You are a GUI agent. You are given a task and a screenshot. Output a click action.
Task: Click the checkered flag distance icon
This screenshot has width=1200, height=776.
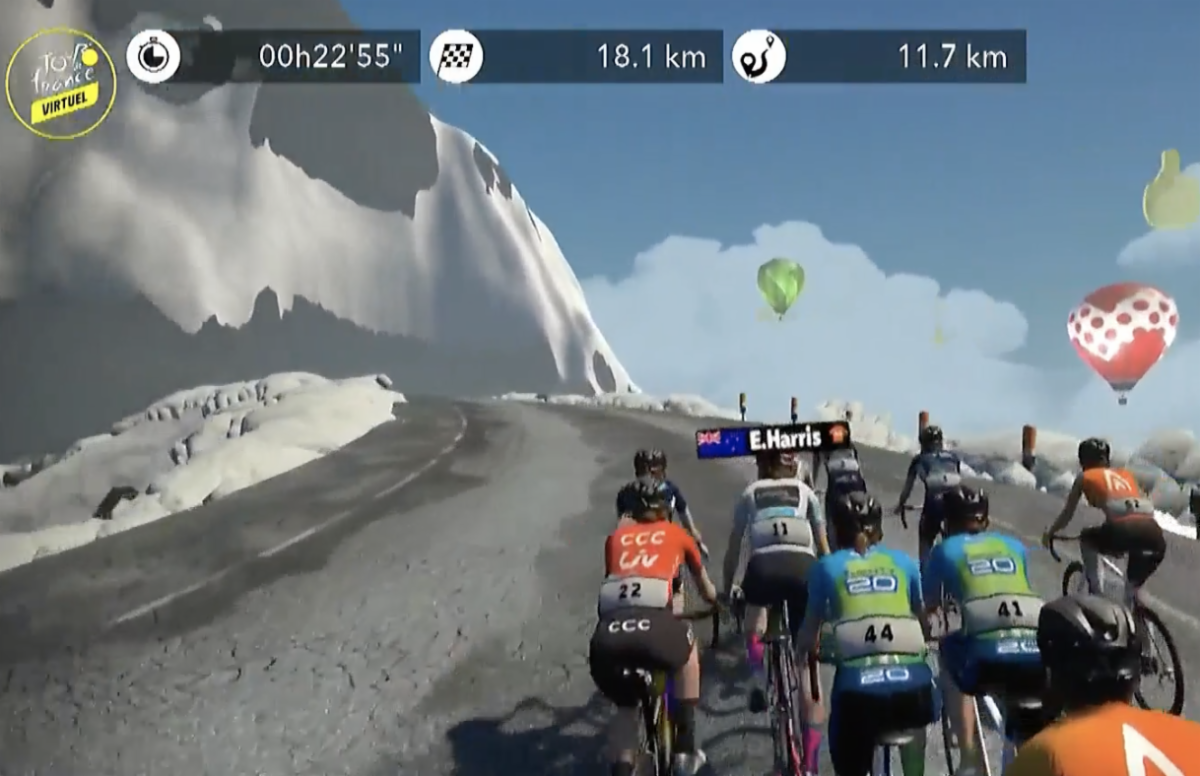[x=456, y=57]
